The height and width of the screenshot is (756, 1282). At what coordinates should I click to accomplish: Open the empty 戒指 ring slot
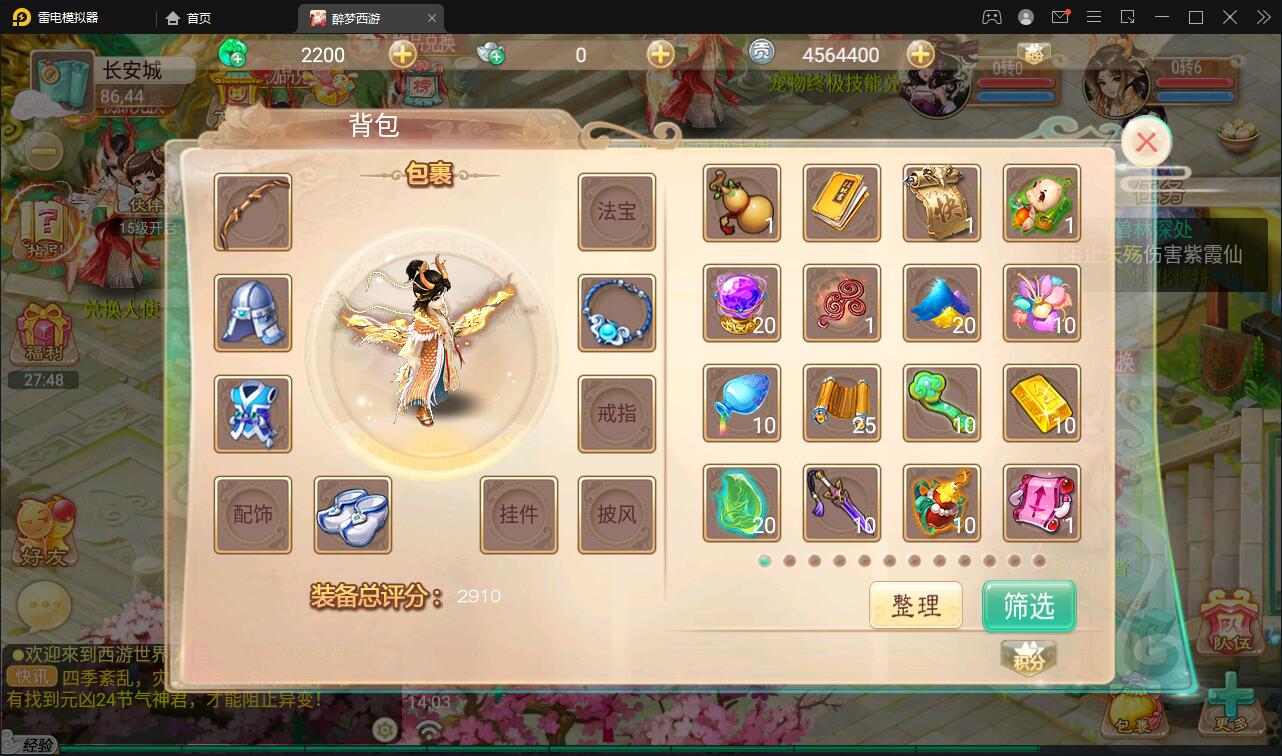pyautogui.click(x=617, y=413)
